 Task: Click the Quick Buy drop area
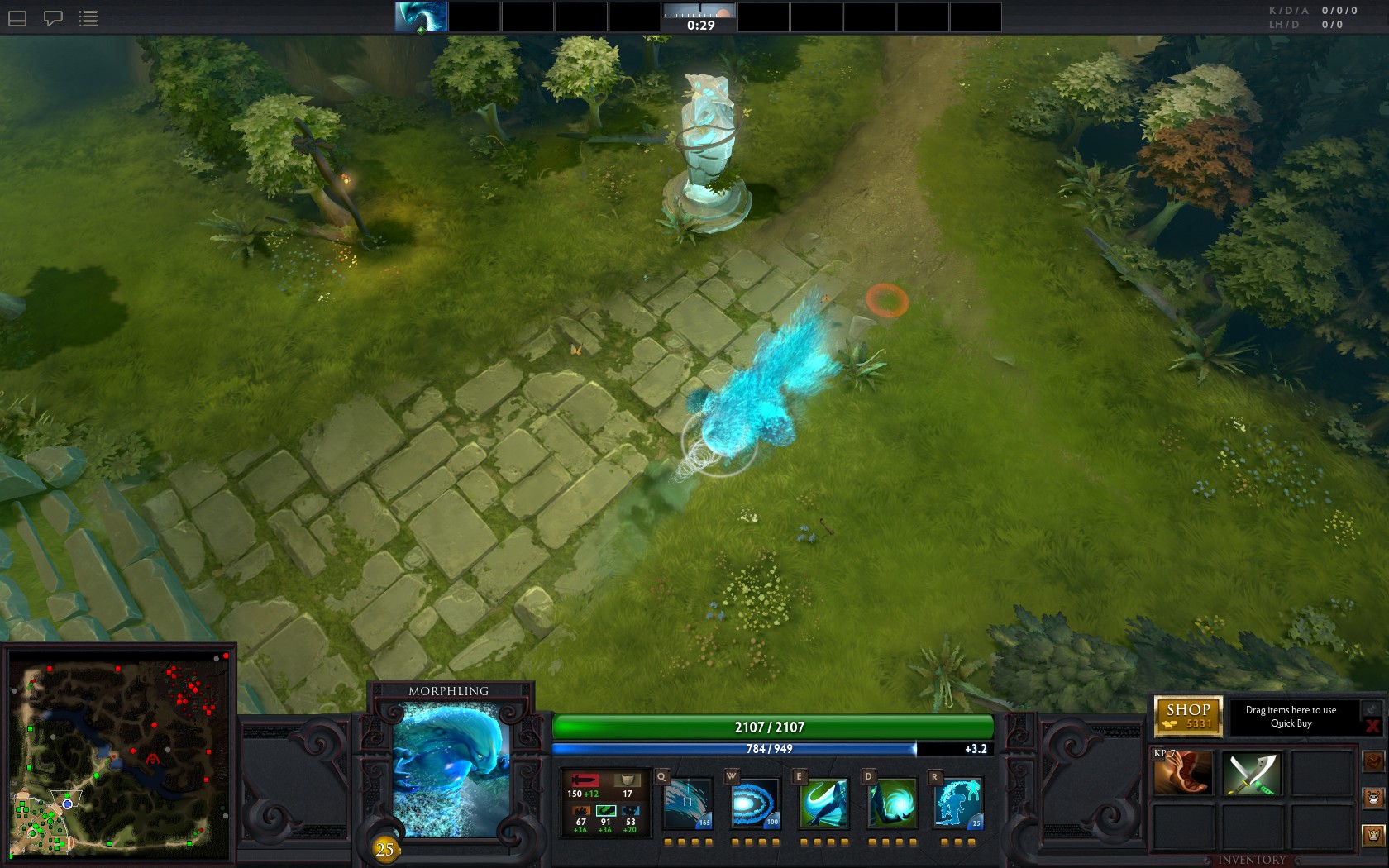(x=1291, y=717)
